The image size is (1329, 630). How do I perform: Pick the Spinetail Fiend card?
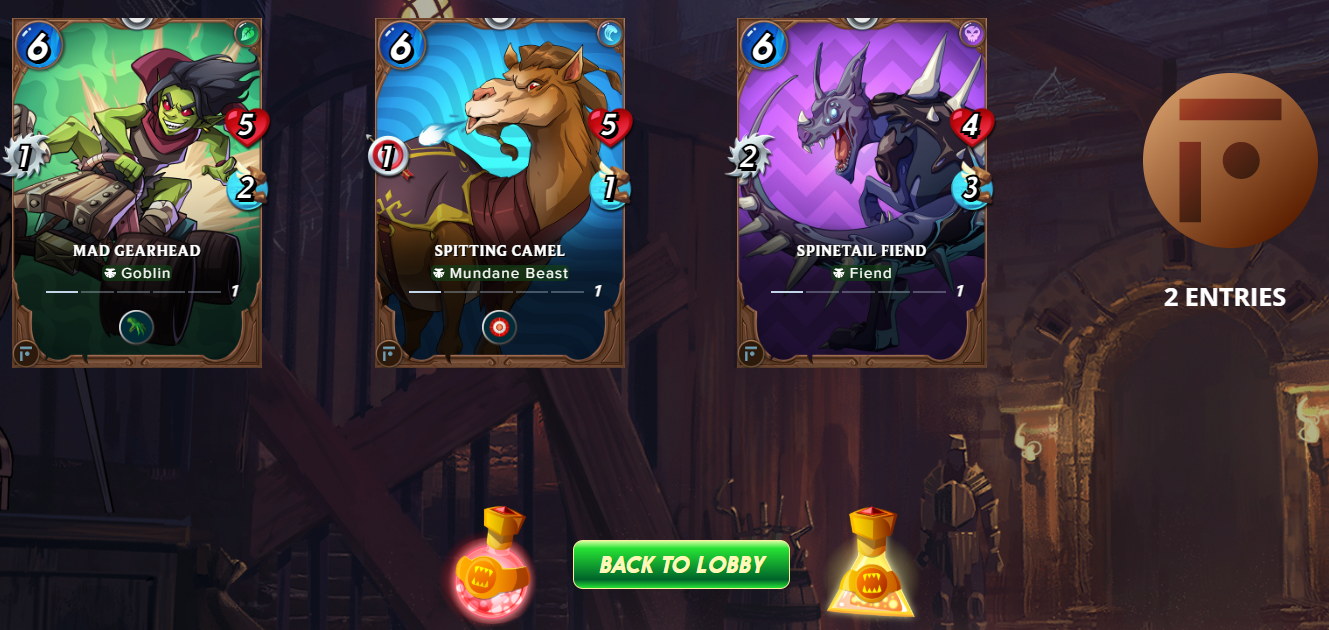(862, 190)
